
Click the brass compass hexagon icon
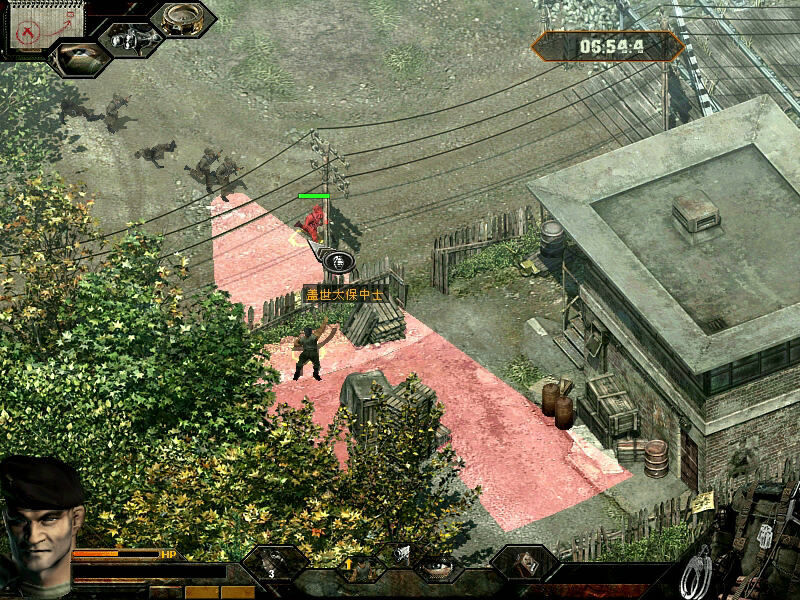(x=183, y=19)
